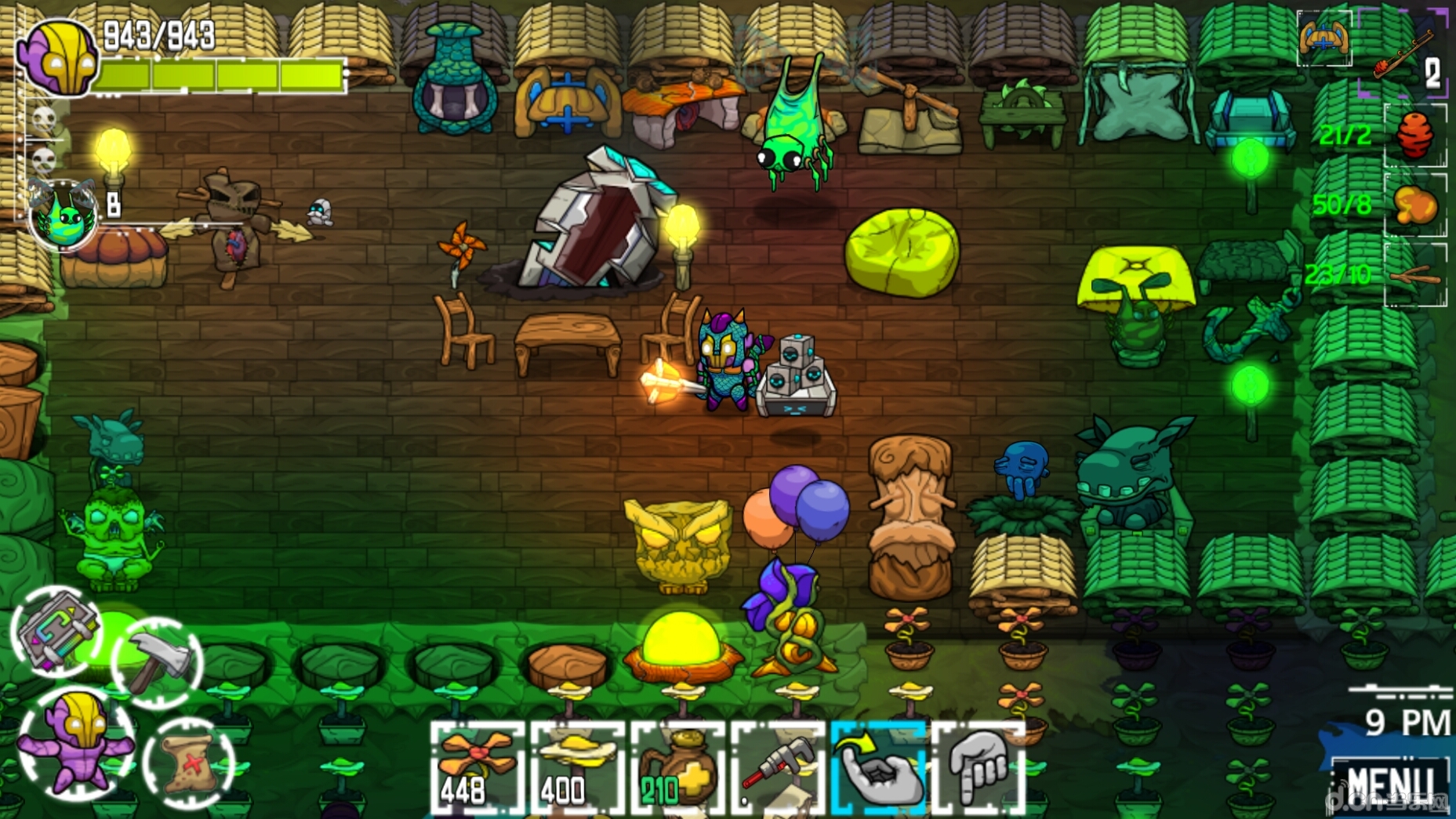Open the treasure map scroll button
The image size is (1456, 819).
coord(189,762)
